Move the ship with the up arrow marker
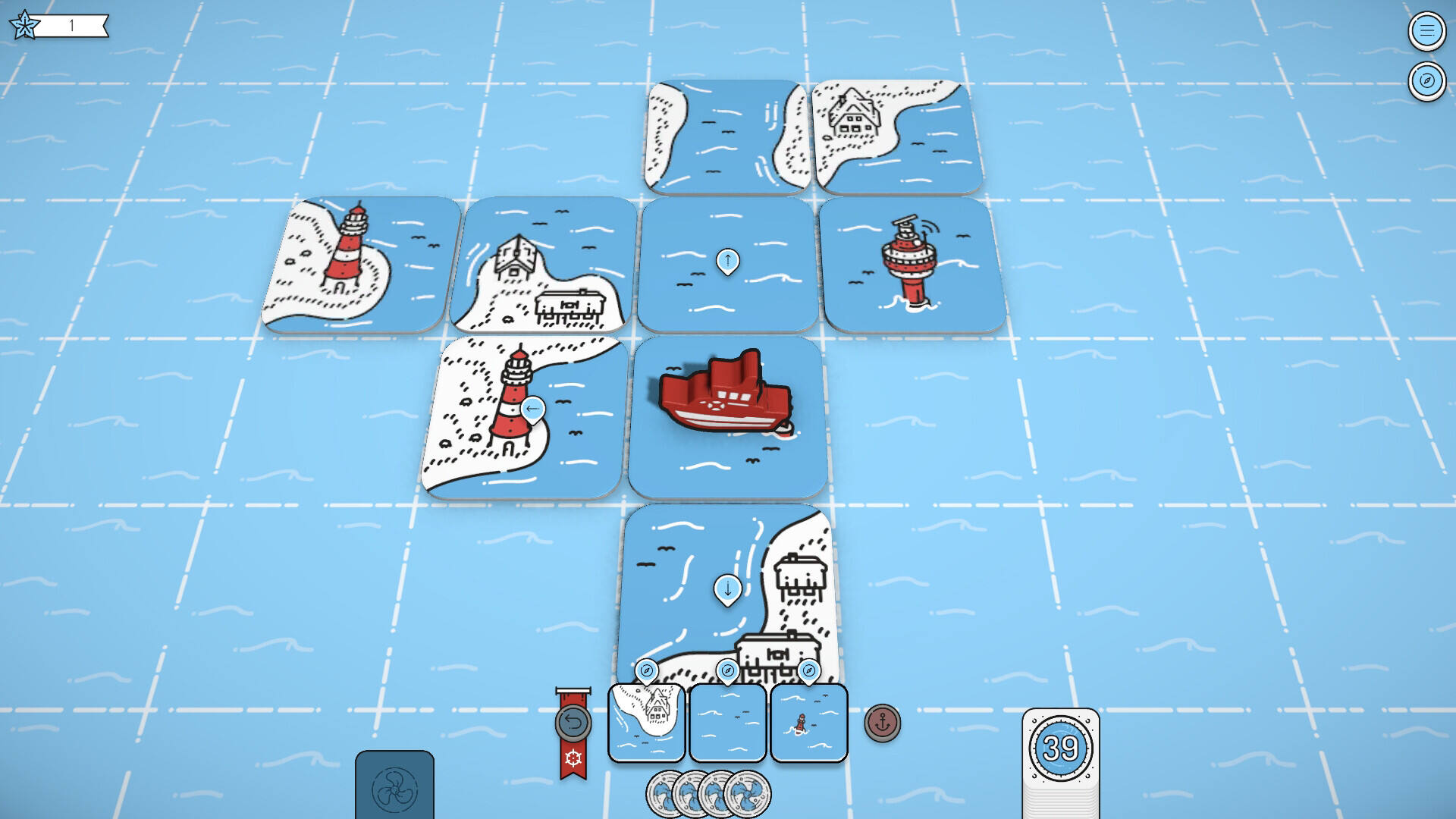Screen dimensions: 1456x819 click(x=727, y=261)
